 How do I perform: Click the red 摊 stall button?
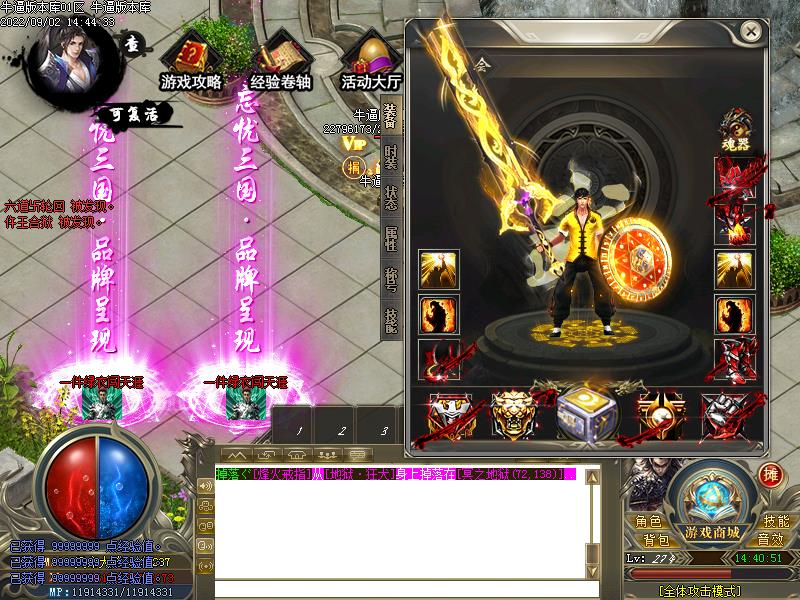pos(770,475)
